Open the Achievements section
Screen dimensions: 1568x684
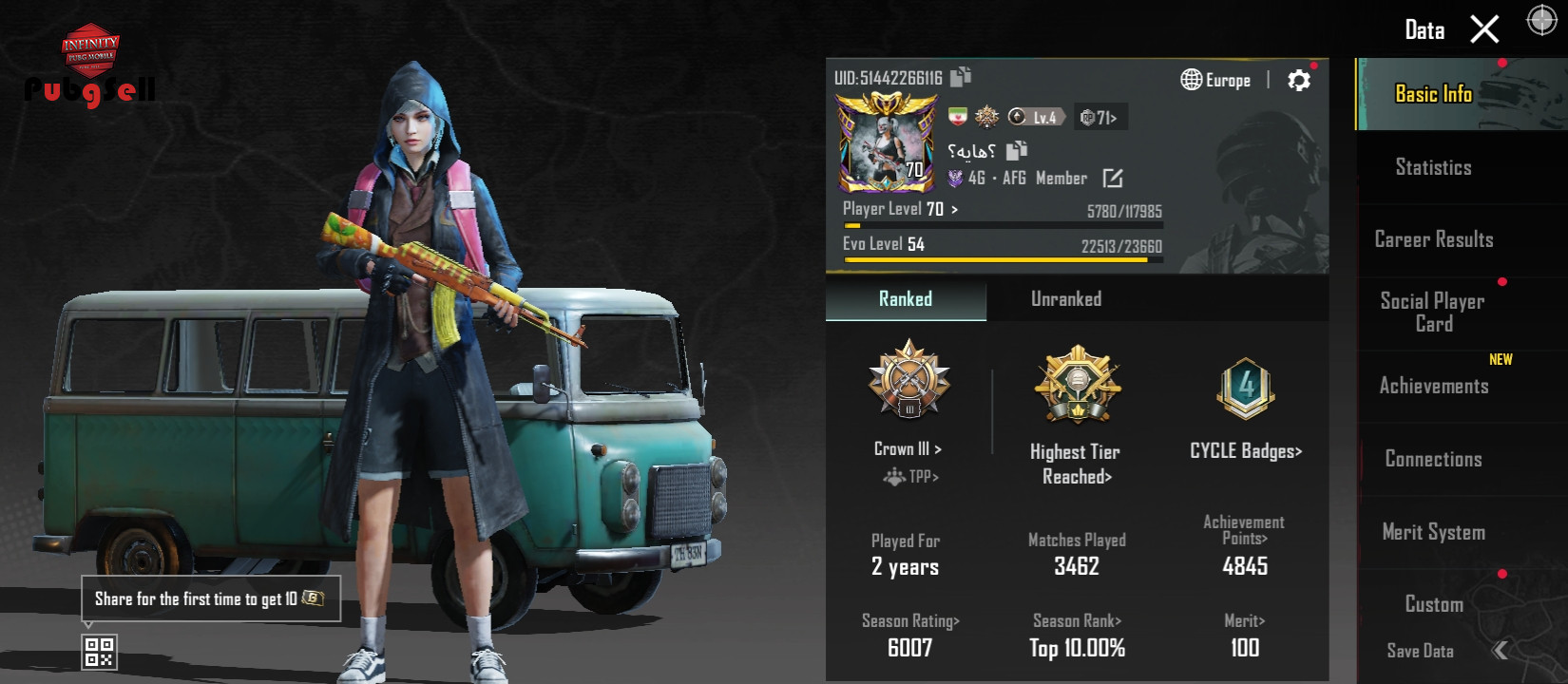point(1433,386)
